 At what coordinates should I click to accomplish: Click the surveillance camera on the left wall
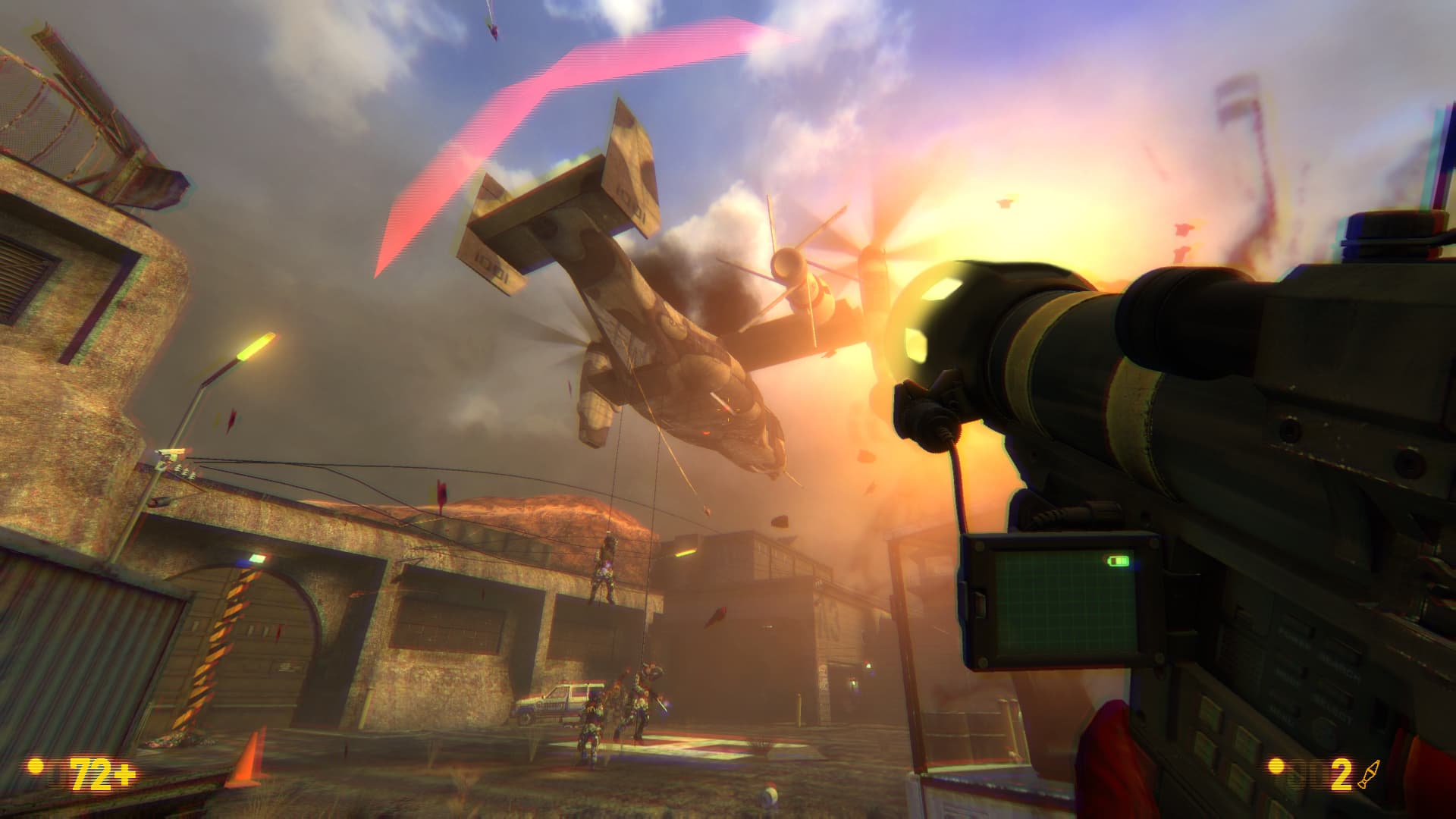coord(168,453)
